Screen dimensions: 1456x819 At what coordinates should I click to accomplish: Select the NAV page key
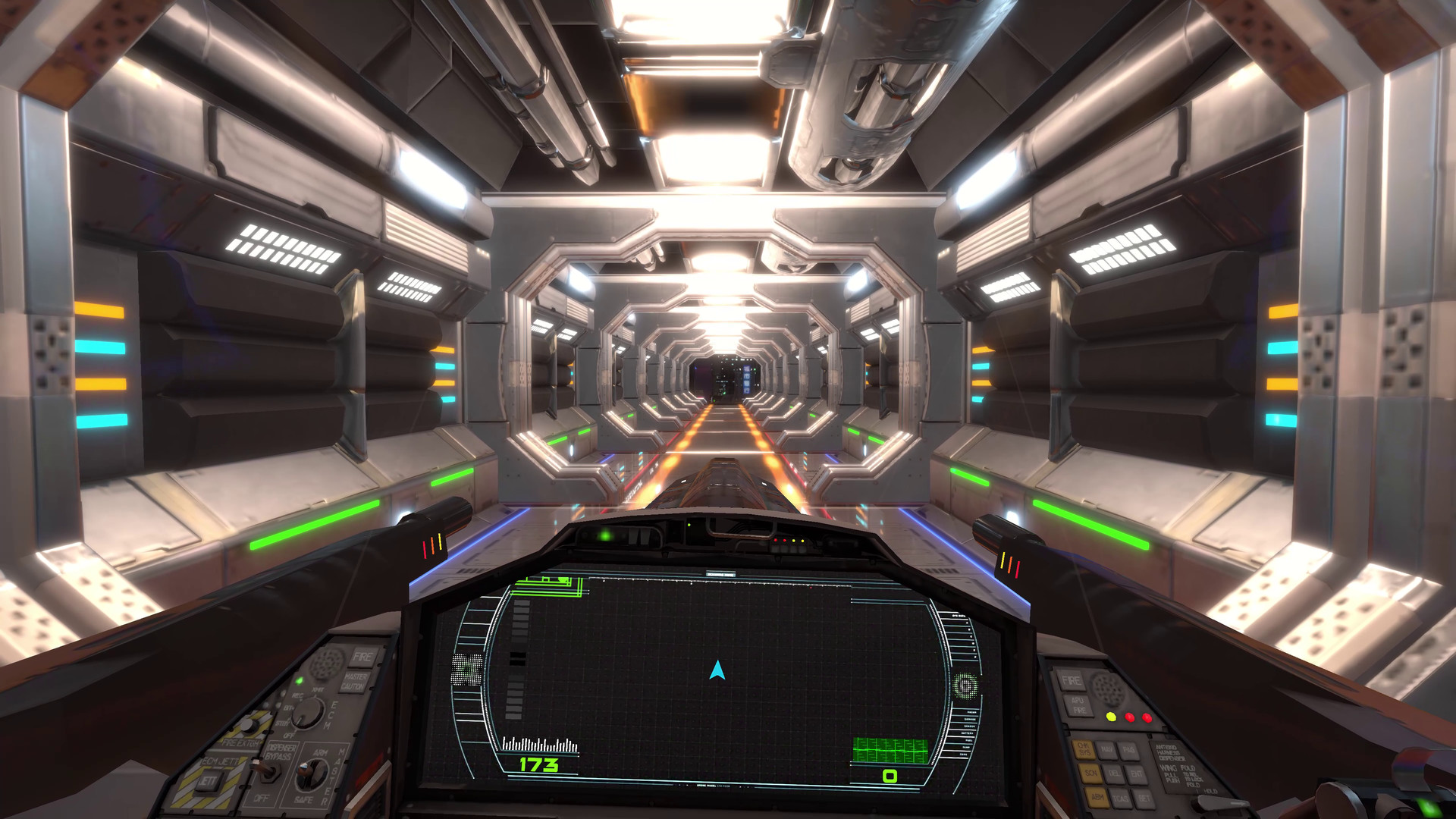1107,749
